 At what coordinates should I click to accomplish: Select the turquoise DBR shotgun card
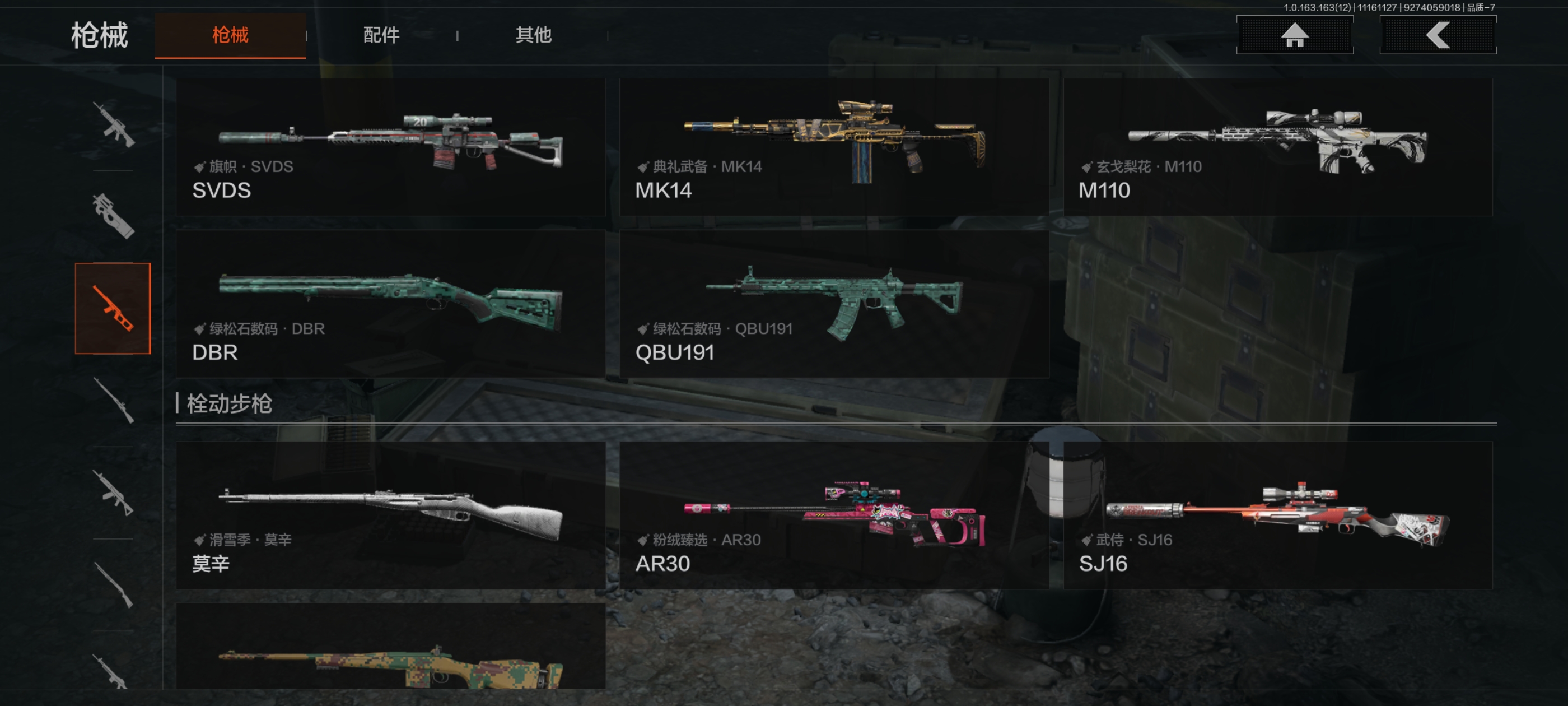click(390, 303)
